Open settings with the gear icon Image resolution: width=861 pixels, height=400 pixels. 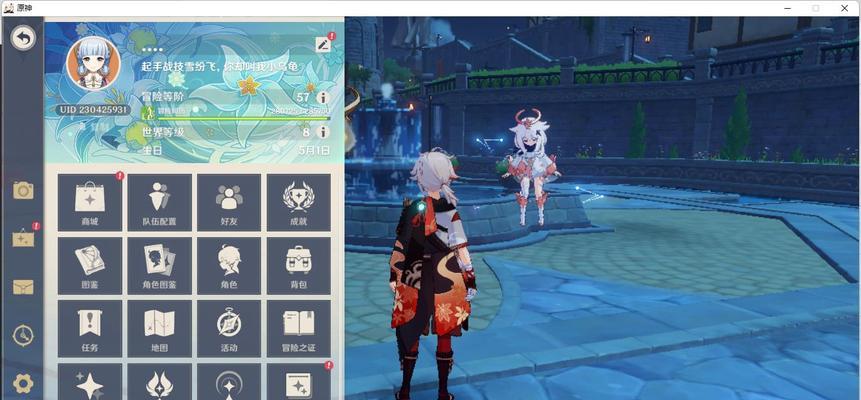pos(23,383)
